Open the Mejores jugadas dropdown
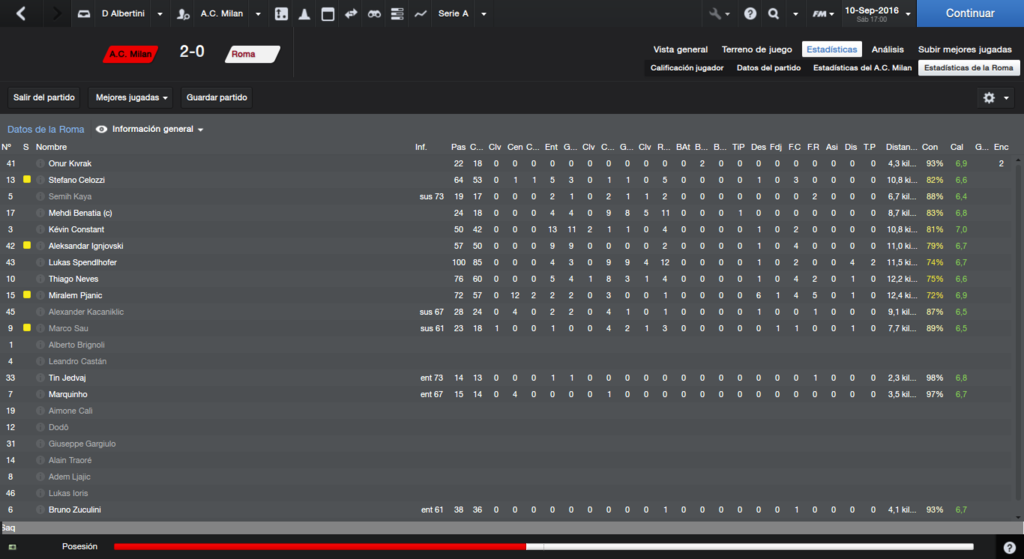 click(x=132, y=98)
